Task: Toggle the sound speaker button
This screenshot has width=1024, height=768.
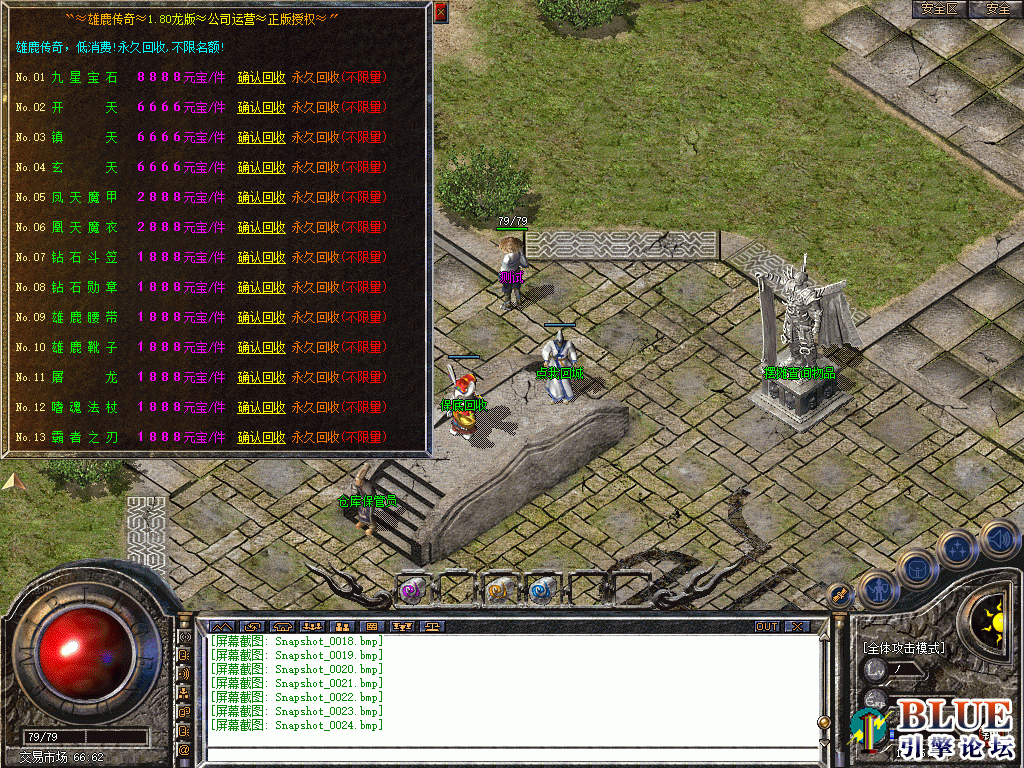Action: pyautogui.click(x=998, y=539)
